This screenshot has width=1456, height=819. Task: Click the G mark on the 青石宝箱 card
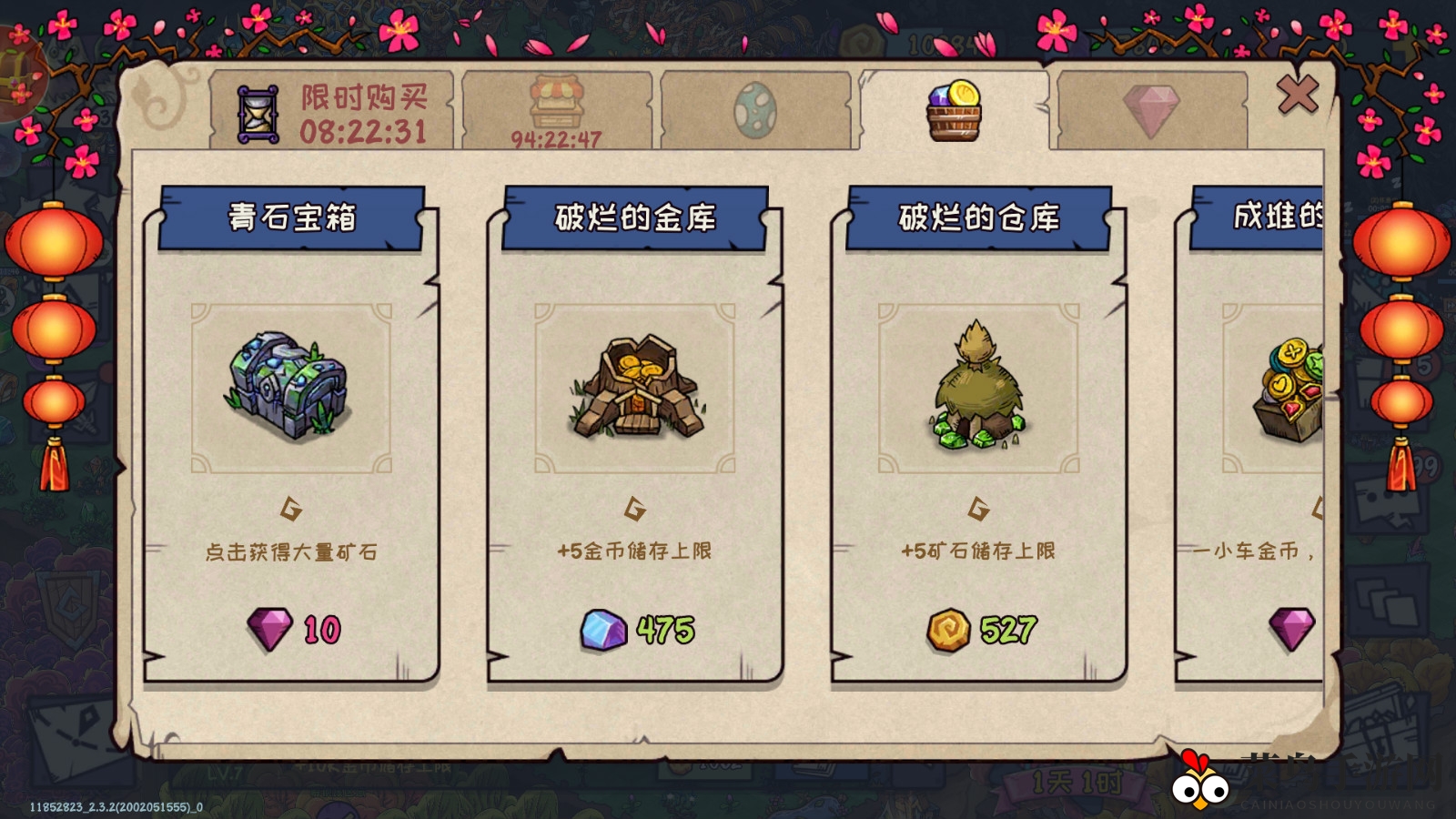tap(291, 508)
